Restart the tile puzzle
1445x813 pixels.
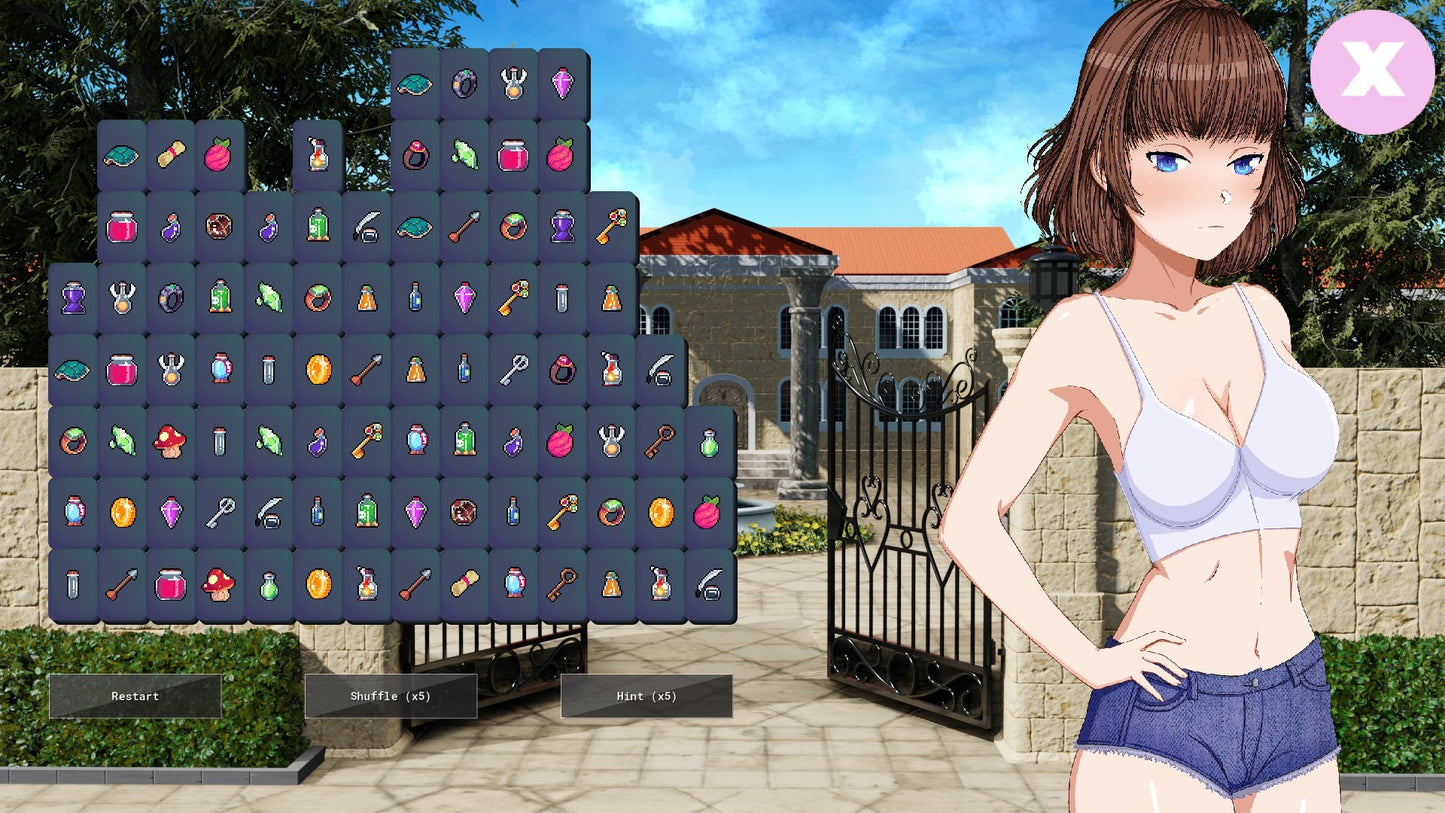135,696
